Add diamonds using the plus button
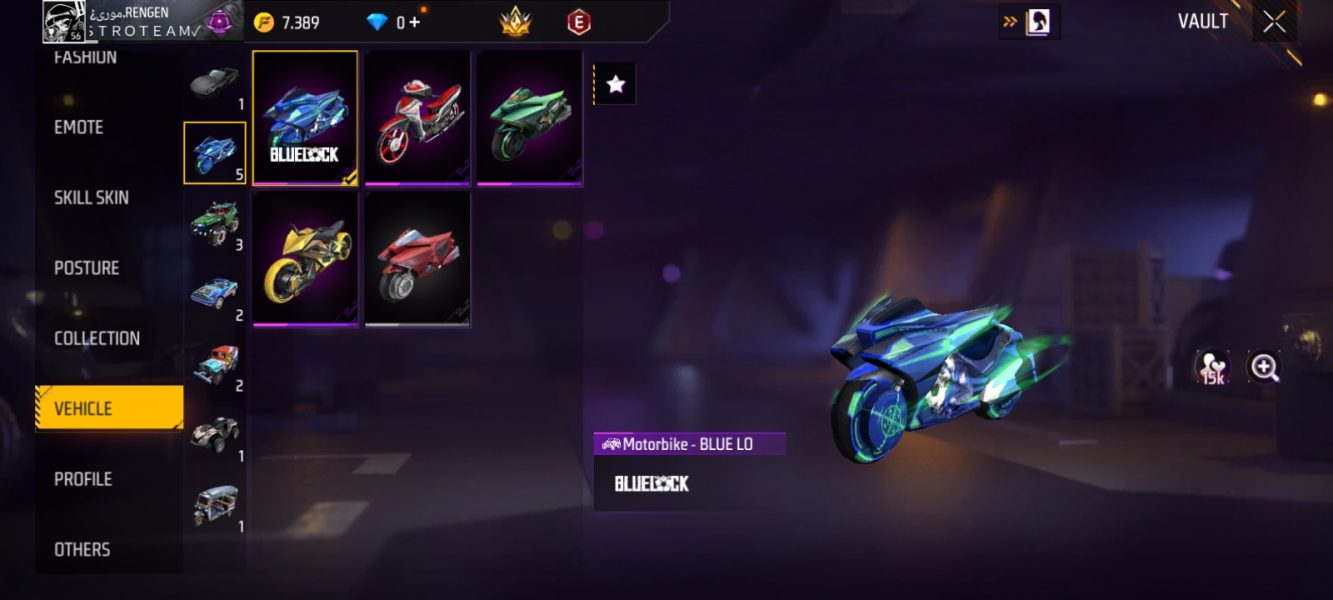The height and width of the screenshot is (600, 1333). click(414, 23)
